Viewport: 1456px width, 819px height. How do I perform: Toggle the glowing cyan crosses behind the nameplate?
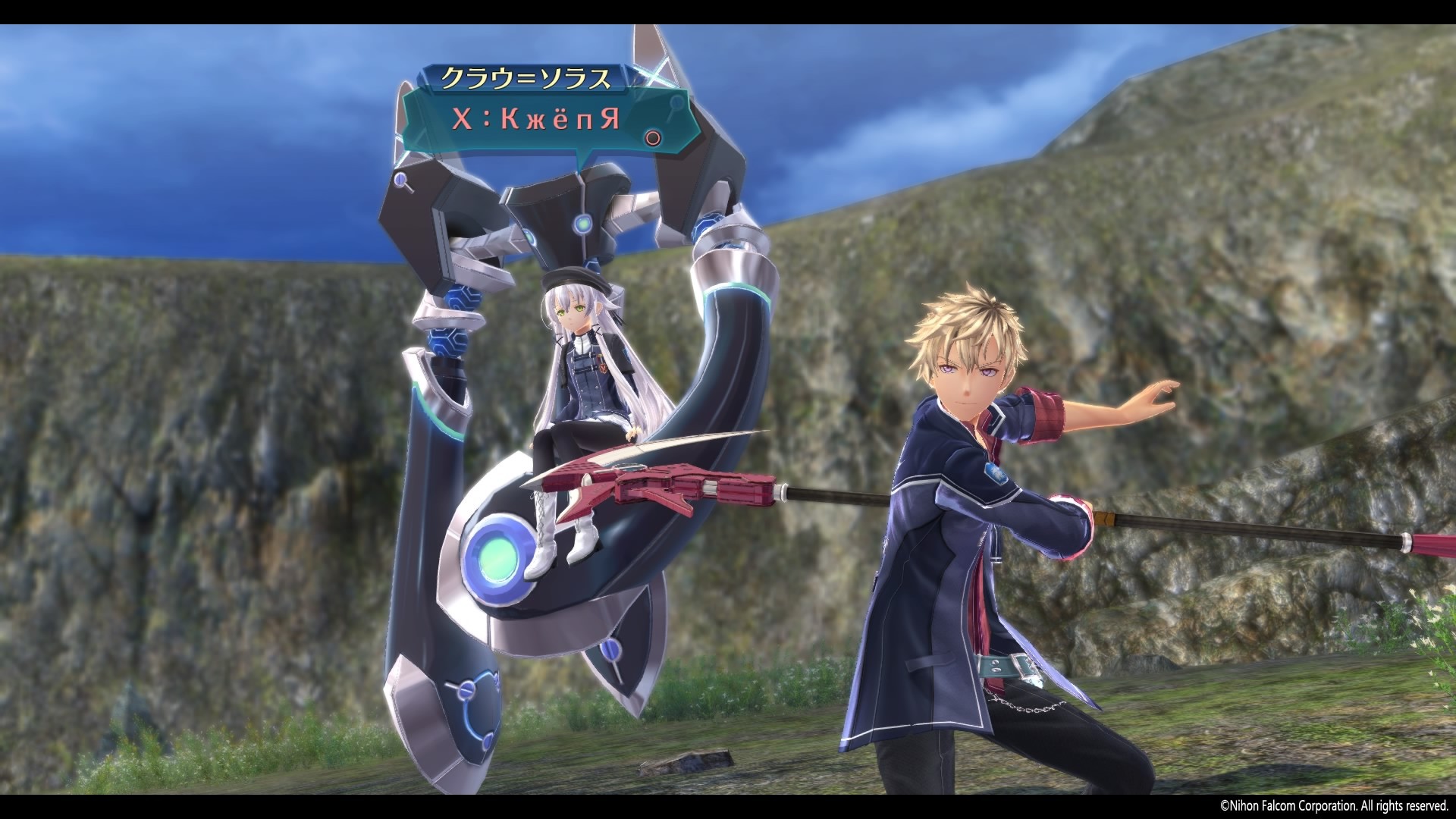click(654, 76)
